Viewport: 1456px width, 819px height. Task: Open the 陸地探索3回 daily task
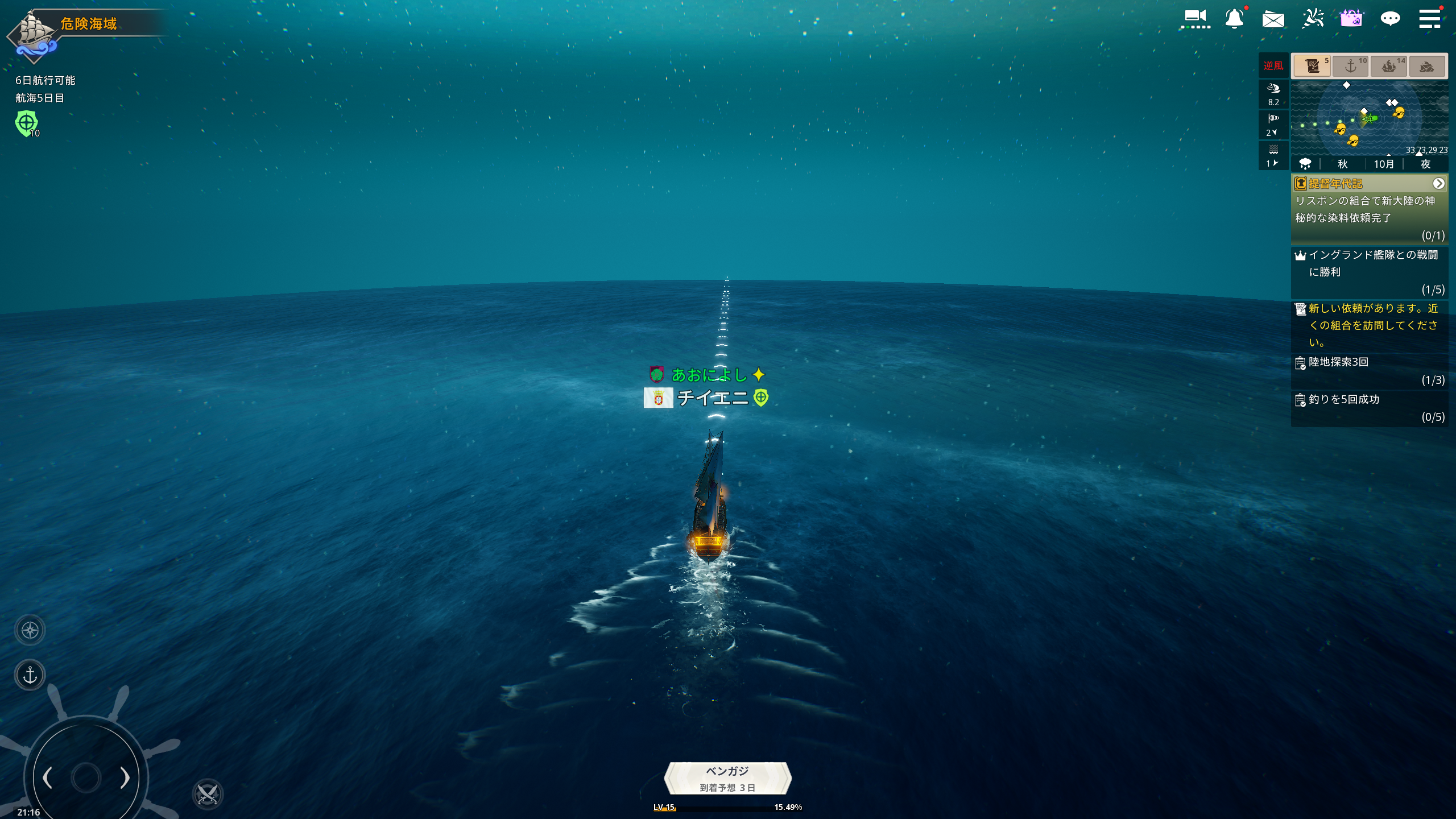[x=1369, y=370]
